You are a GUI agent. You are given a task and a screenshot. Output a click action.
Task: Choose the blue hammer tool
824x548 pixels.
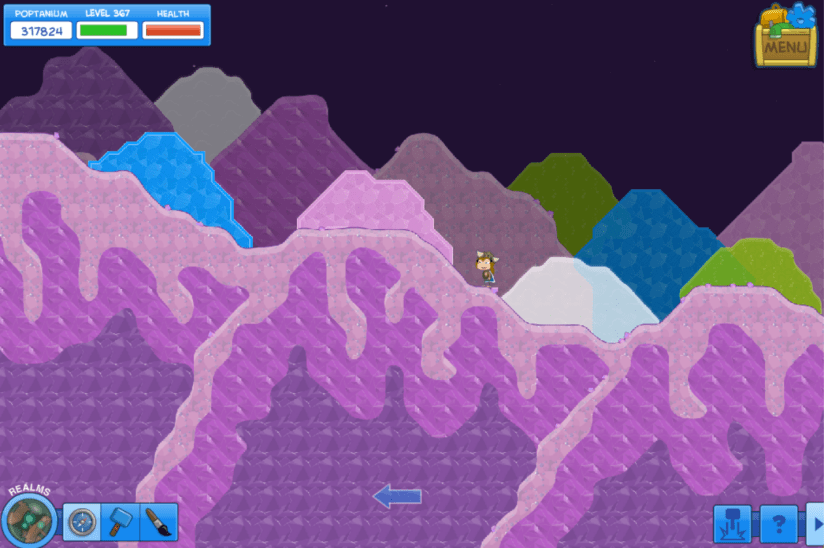coord(119,522)
